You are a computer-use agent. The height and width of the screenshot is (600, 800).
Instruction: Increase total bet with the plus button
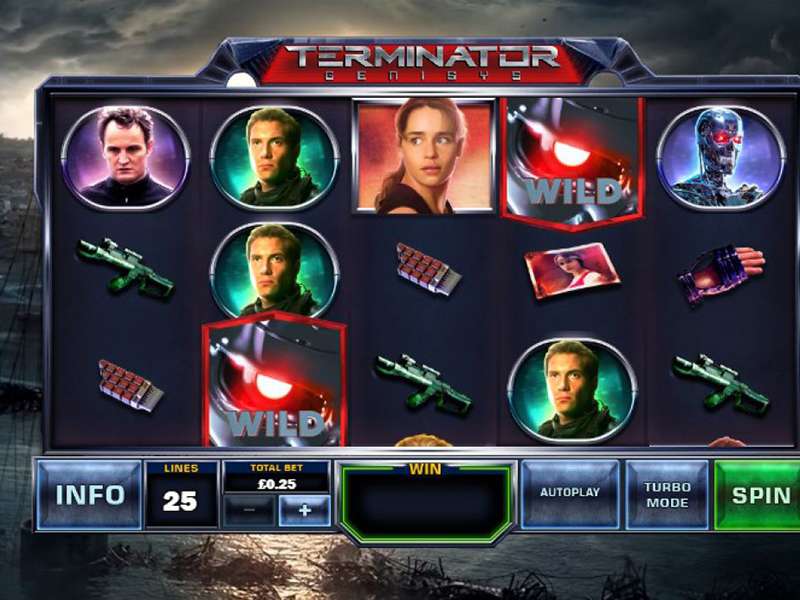(304, 510)
